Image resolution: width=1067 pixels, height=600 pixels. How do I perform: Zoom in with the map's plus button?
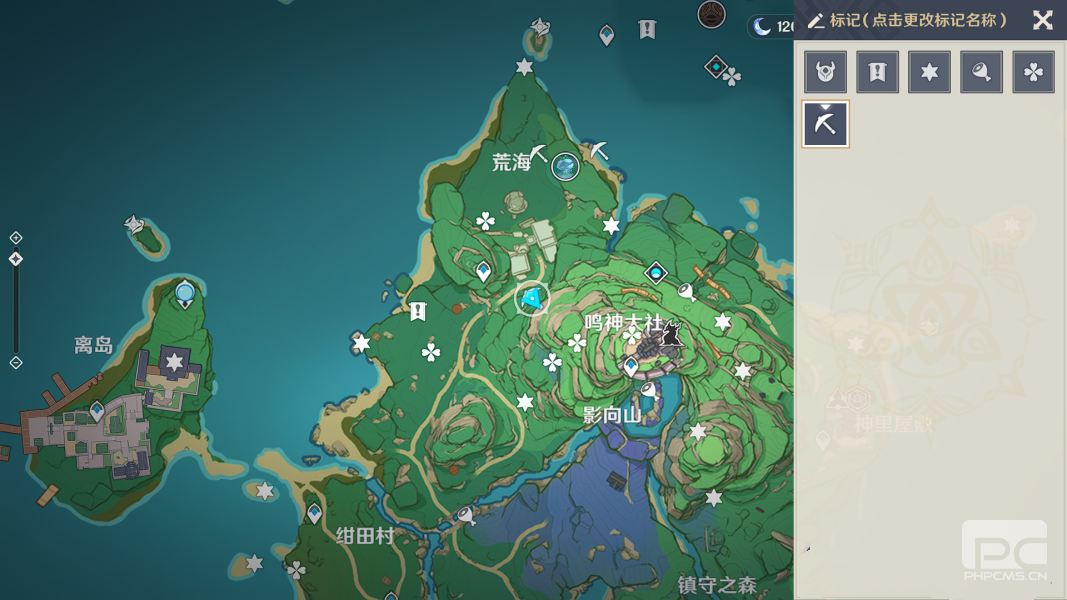pyautogui.click(x=16, y=238)
